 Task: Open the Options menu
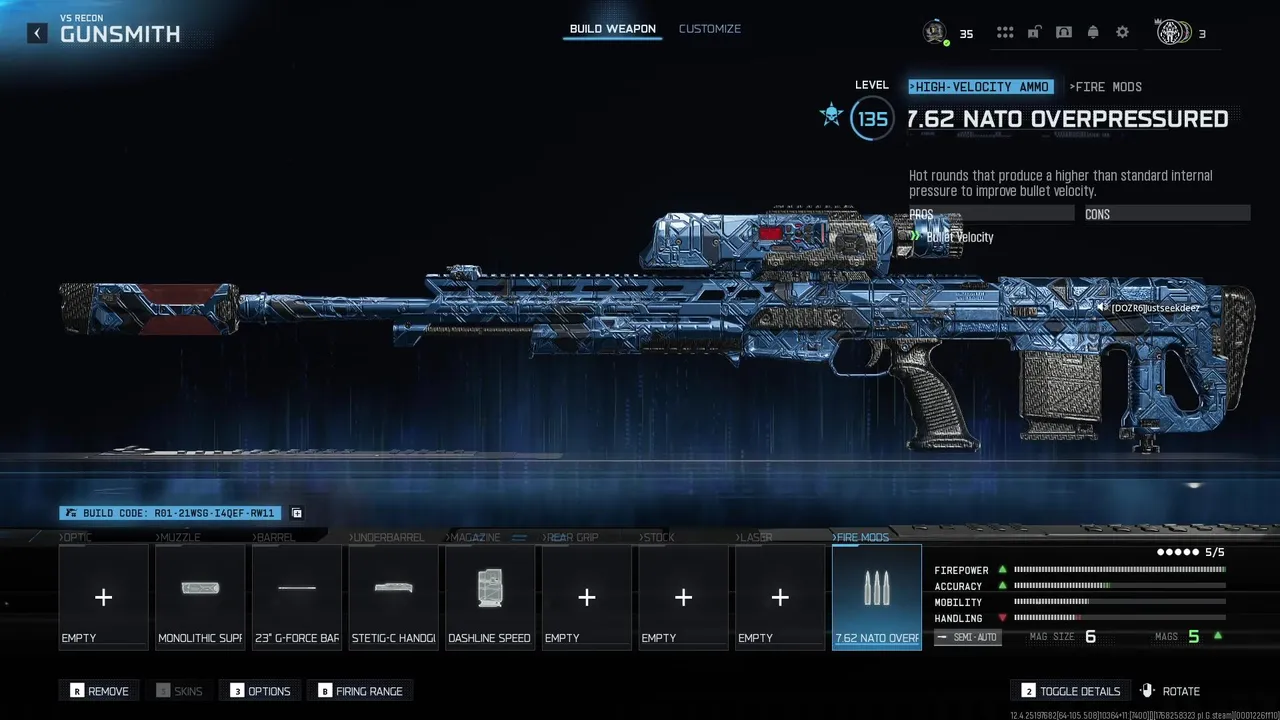pyautogui.click(x=261, y=691)
